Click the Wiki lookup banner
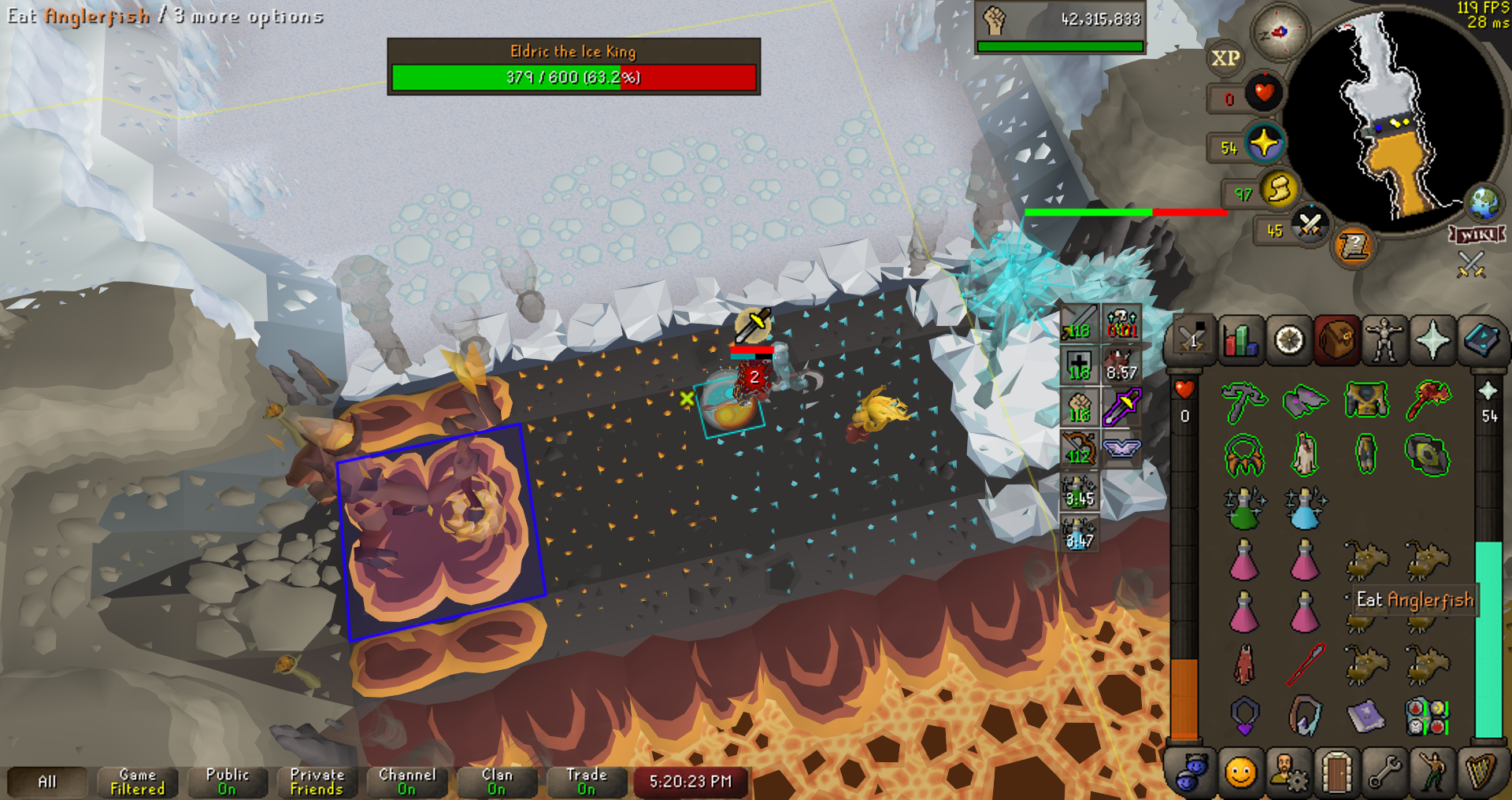The height and width of the screenshot is (800, 1512). tap(1477, 235)
